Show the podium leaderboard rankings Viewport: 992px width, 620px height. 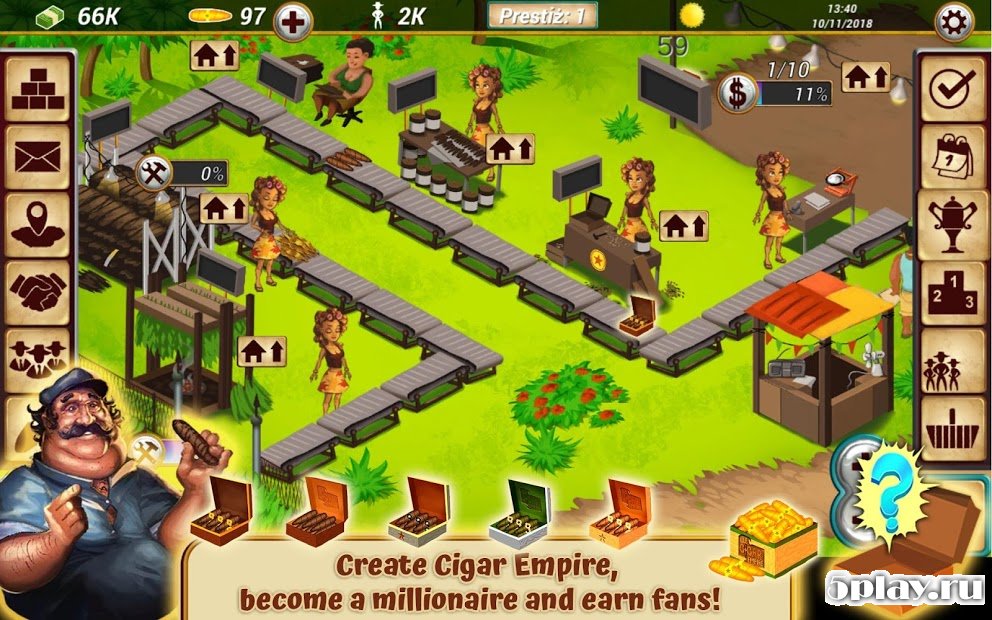point(951,292)
